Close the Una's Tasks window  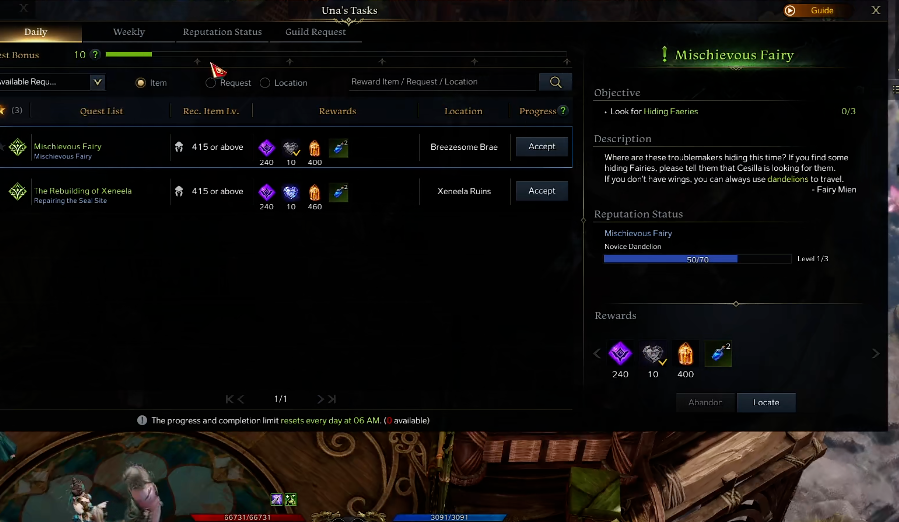click(876, 10)
